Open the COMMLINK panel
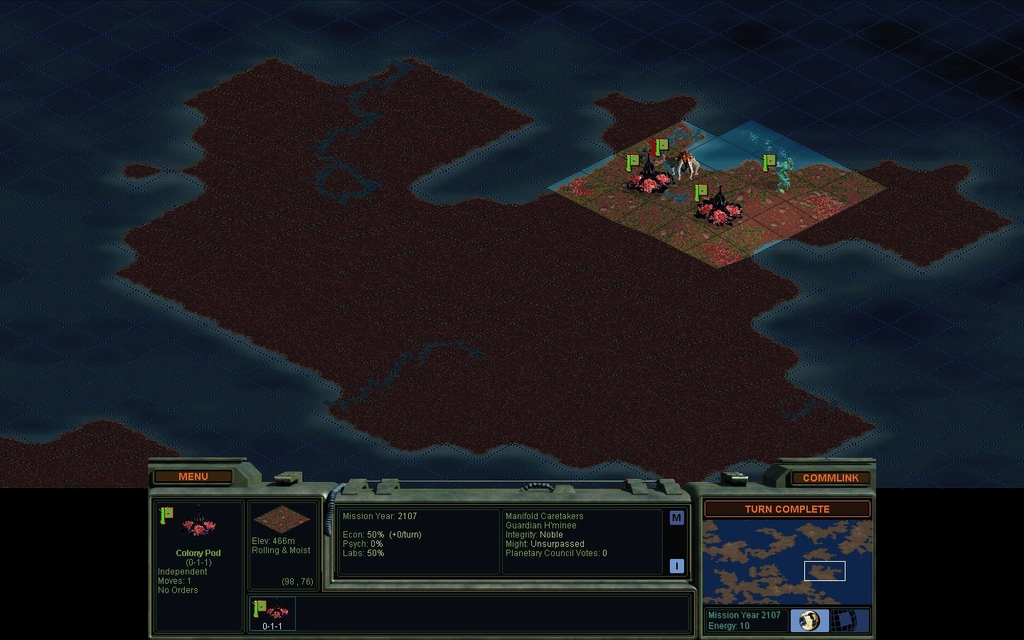 (x=830, y=478)
